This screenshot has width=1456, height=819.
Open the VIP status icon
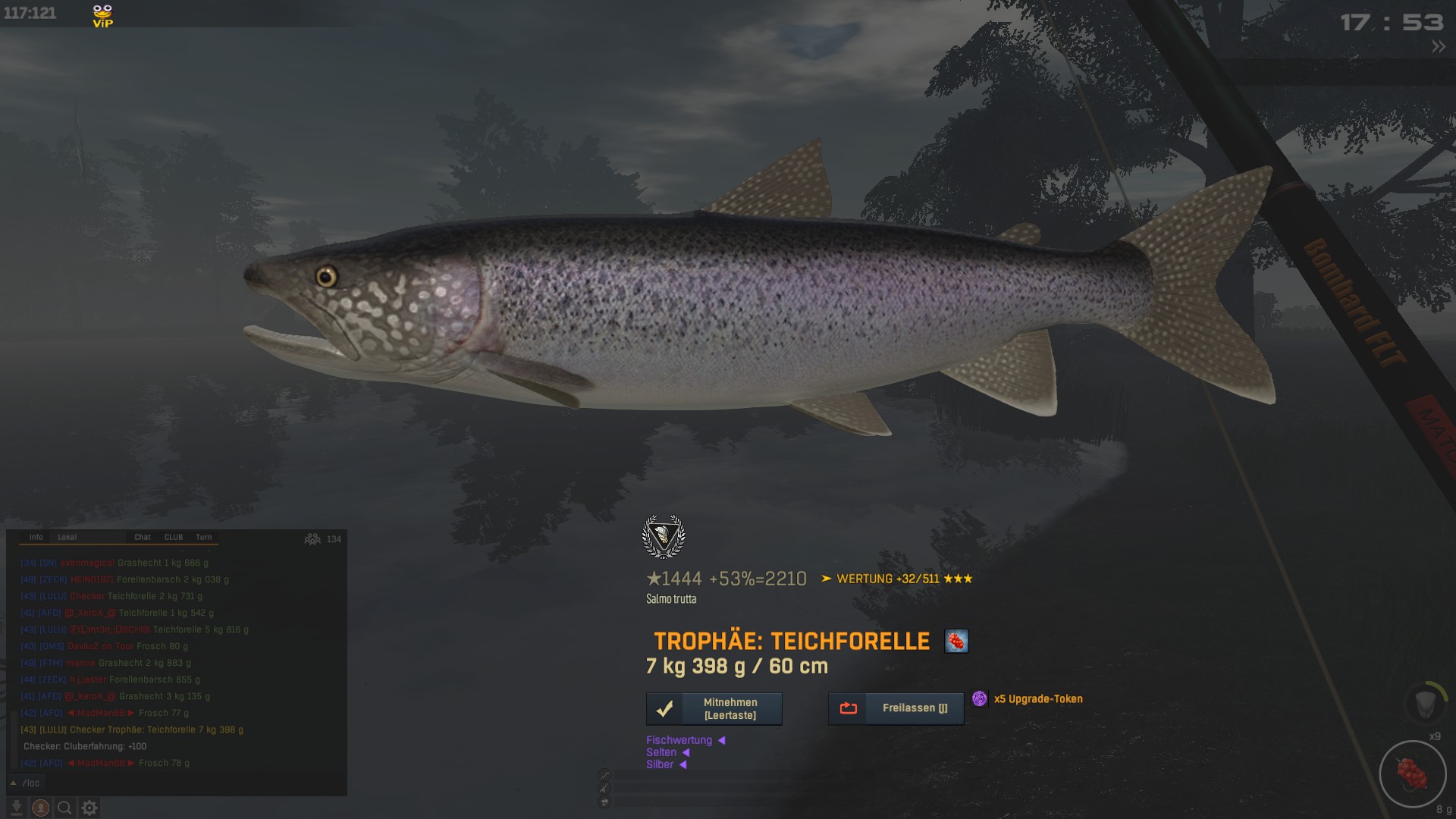pyautogui.click(x=102, y=16)
